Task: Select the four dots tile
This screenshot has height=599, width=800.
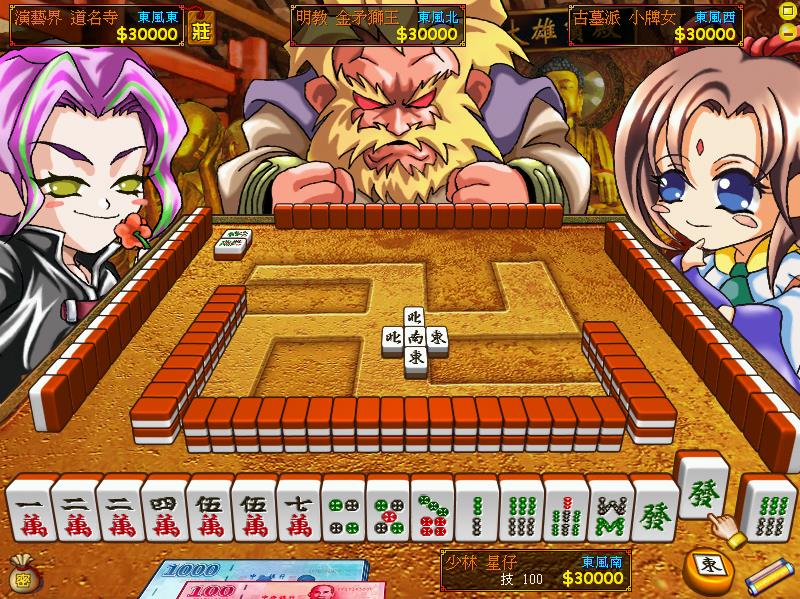Action: [x=343, y=512]
